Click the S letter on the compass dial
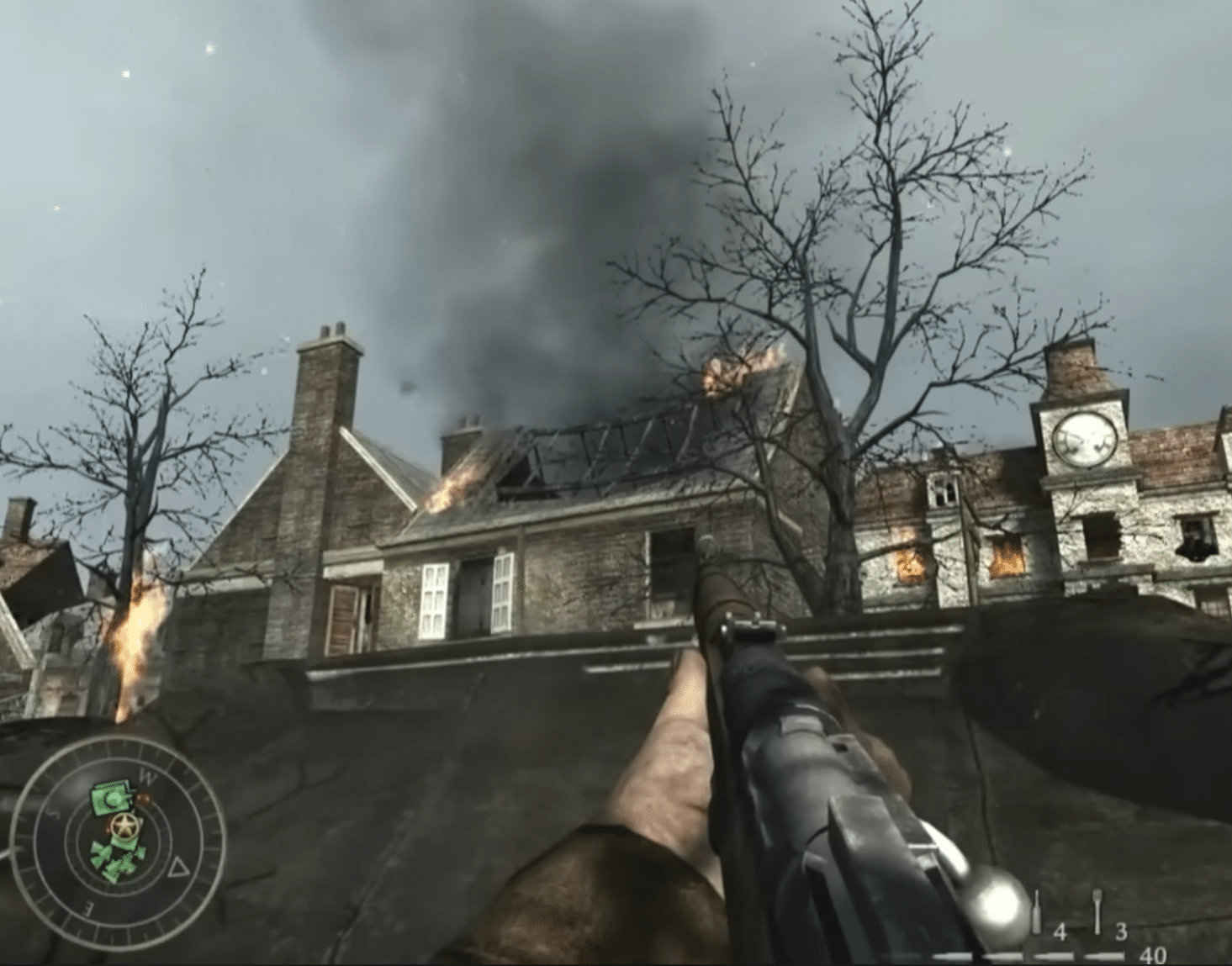 point(51,811)
